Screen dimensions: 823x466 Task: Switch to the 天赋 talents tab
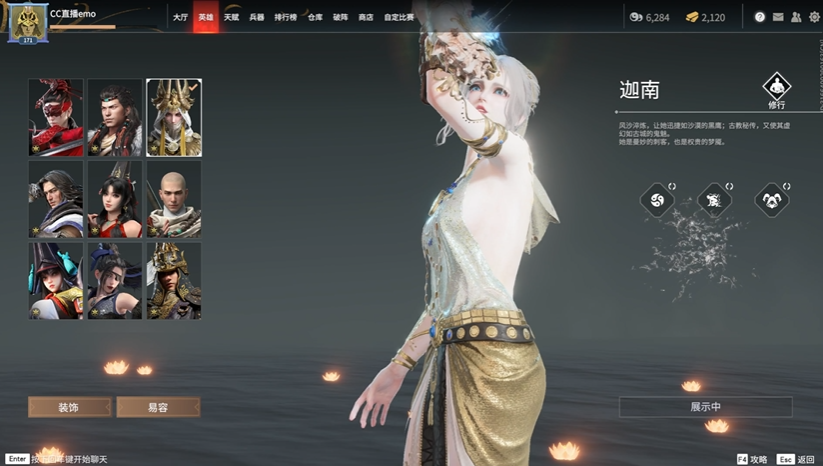(231, 17)
